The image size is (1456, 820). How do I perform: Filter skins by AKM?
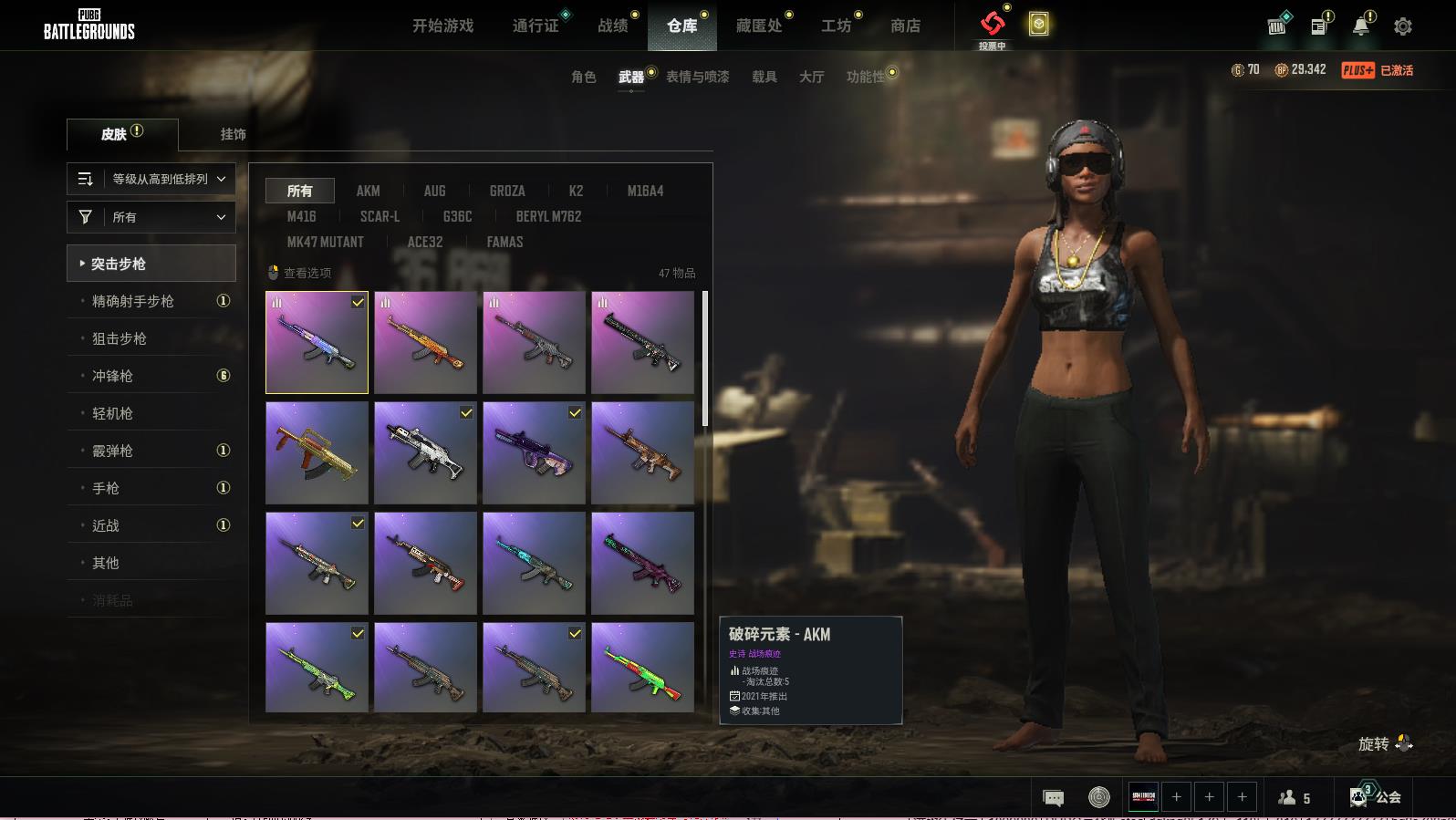coord(368,191)
